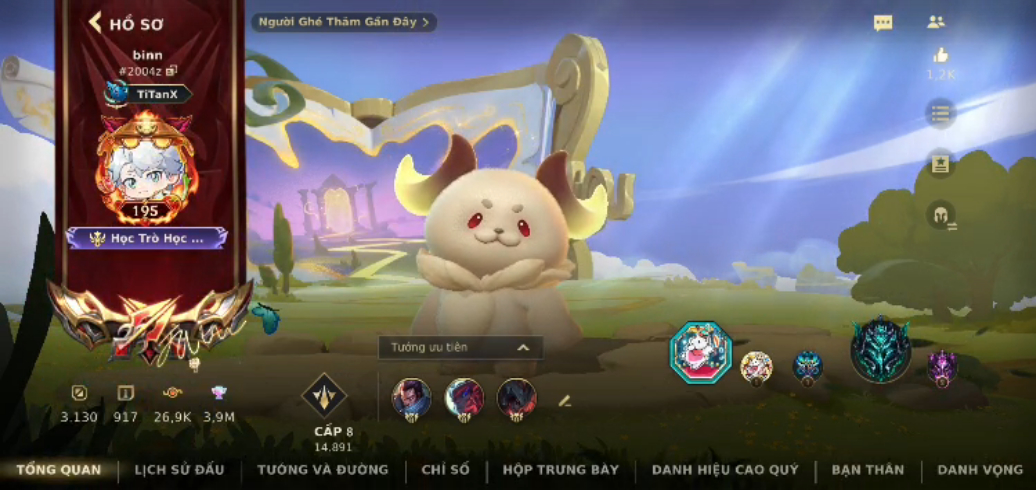This screenshot has height=490, width=1036.
Task: Show the Chỉ Số tab
Action: click(x=446, y=469)
